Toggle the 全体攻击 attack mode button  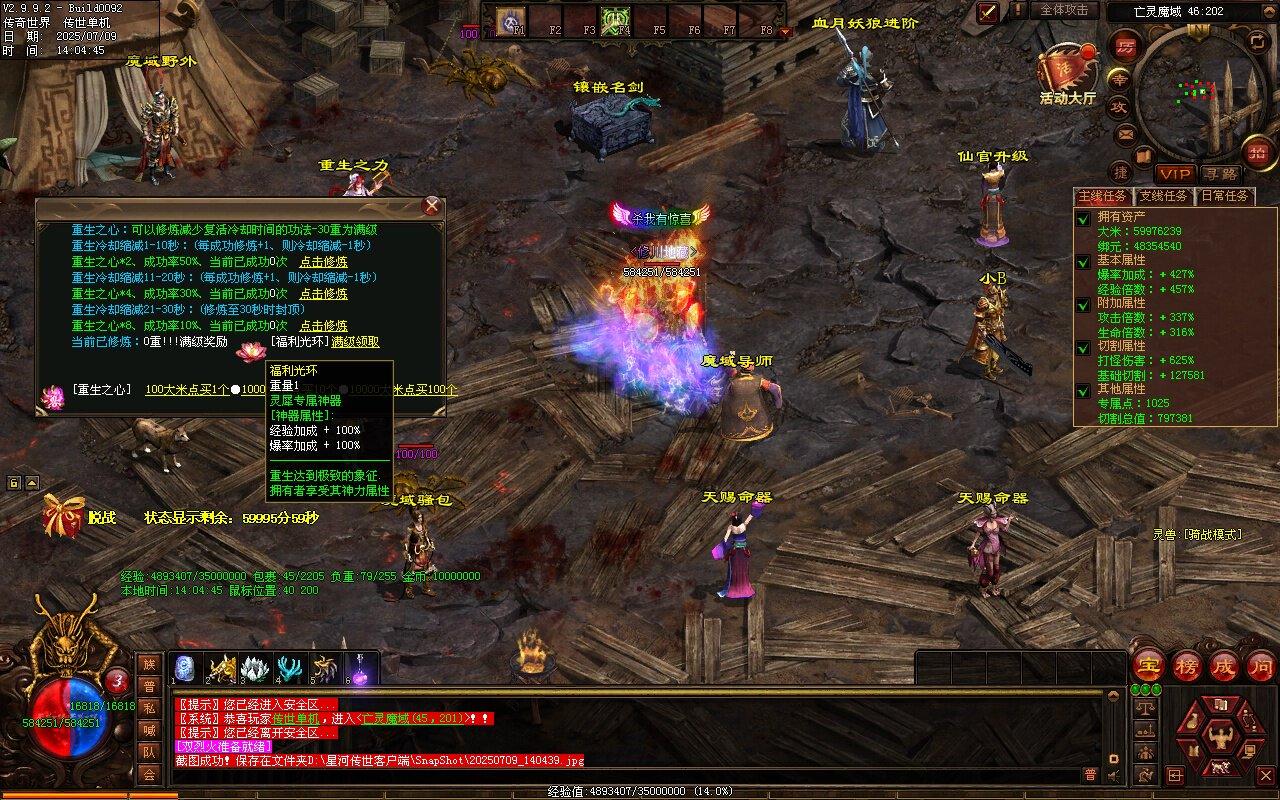(x=1064, y=10)
